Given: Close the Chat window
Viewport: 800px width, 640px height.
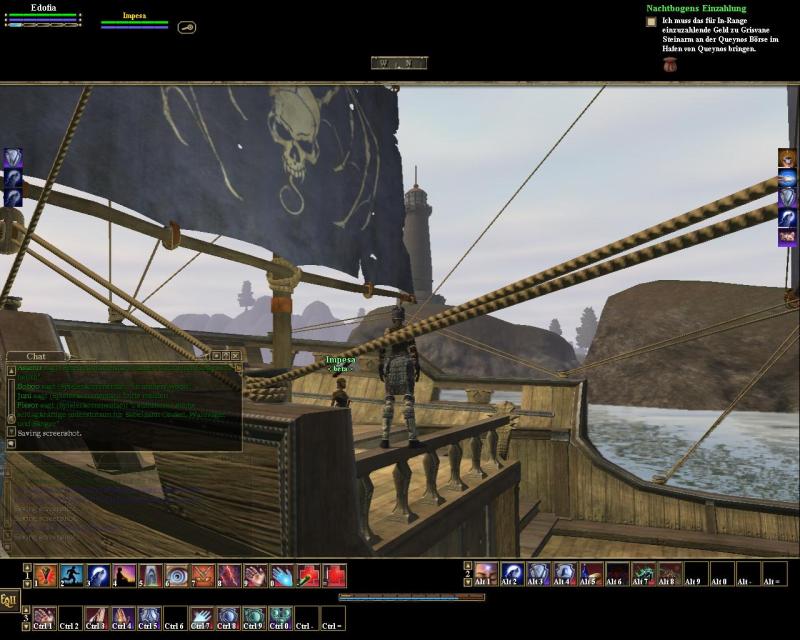Looking at the screenshot, I should point(237,355).
